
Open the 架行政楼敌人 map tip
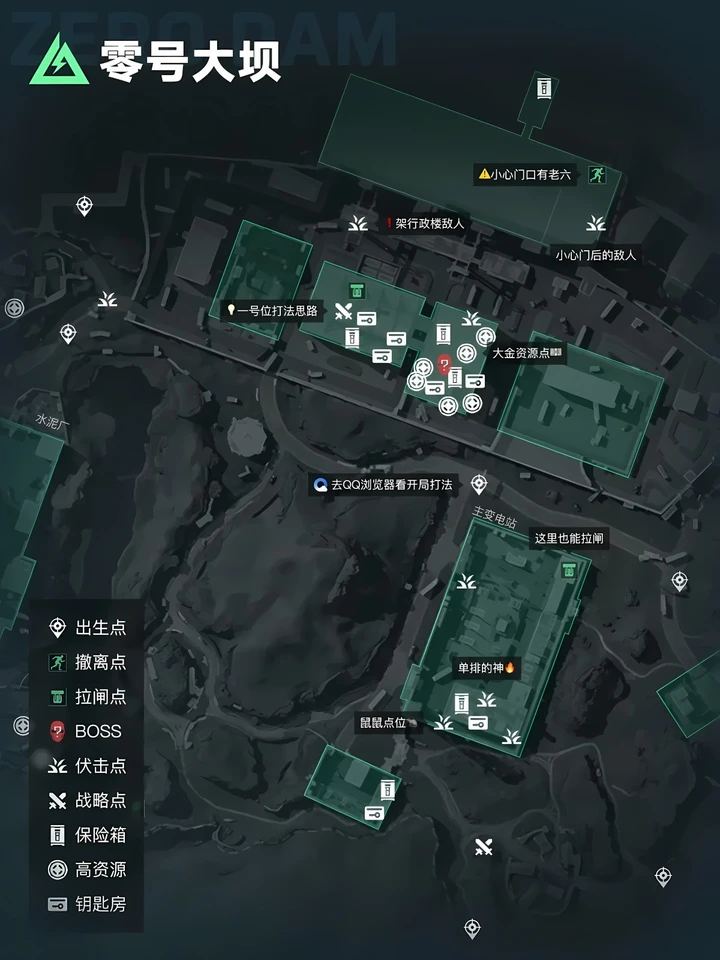point(426,224)
